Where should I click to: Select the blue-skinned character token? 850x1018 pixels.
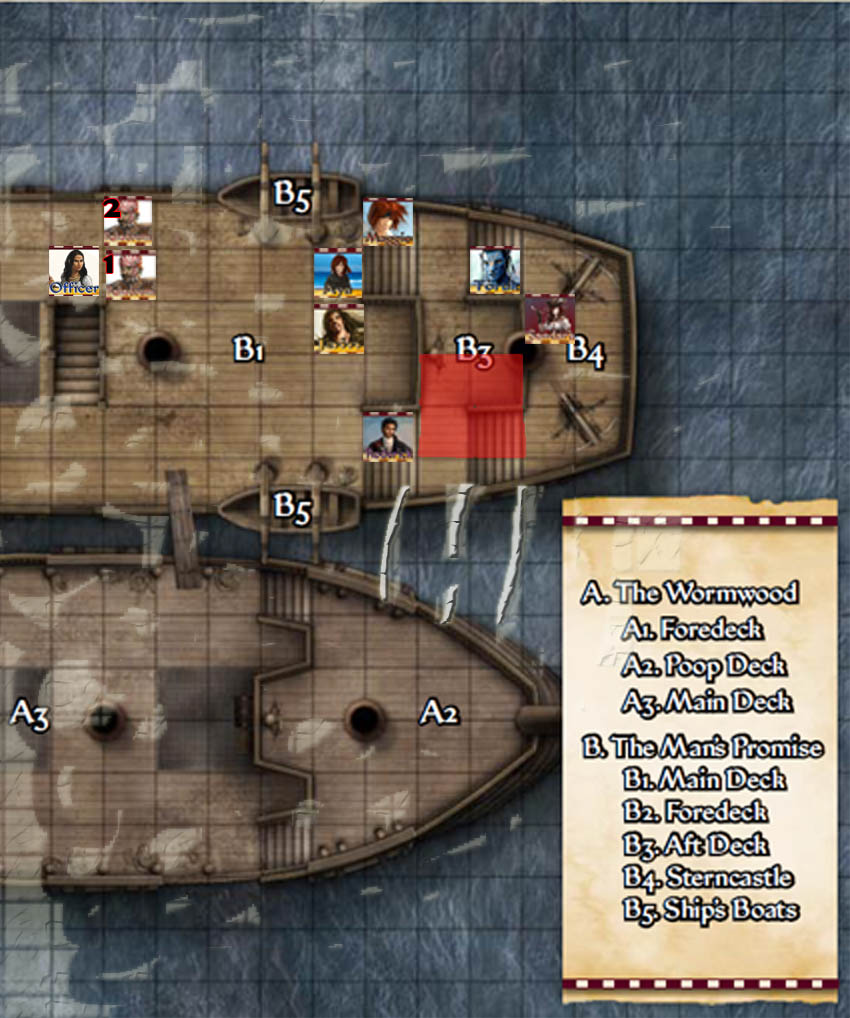click(x=495, y=272)
